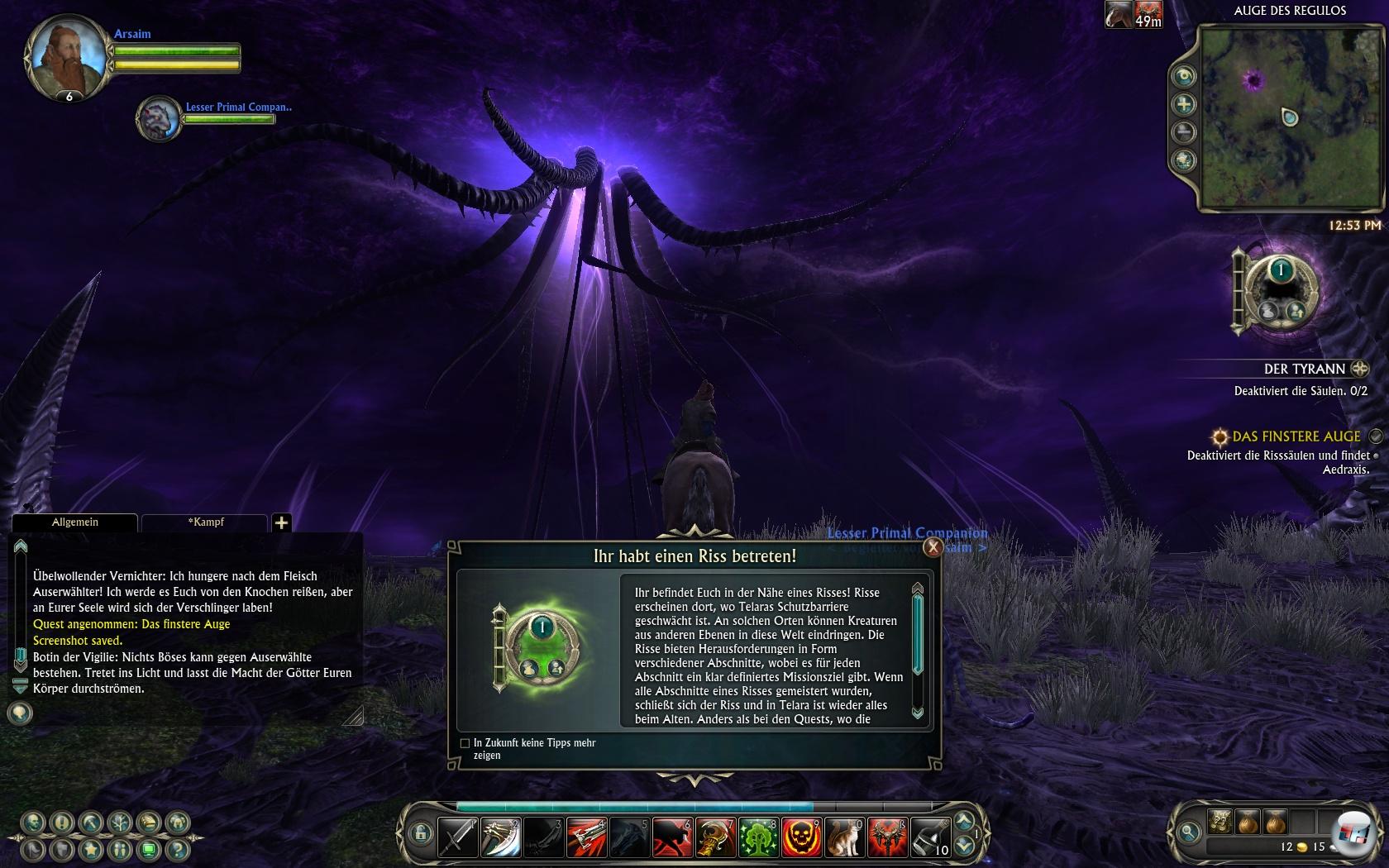Activate the green tree ability

[x=758, y=837]
